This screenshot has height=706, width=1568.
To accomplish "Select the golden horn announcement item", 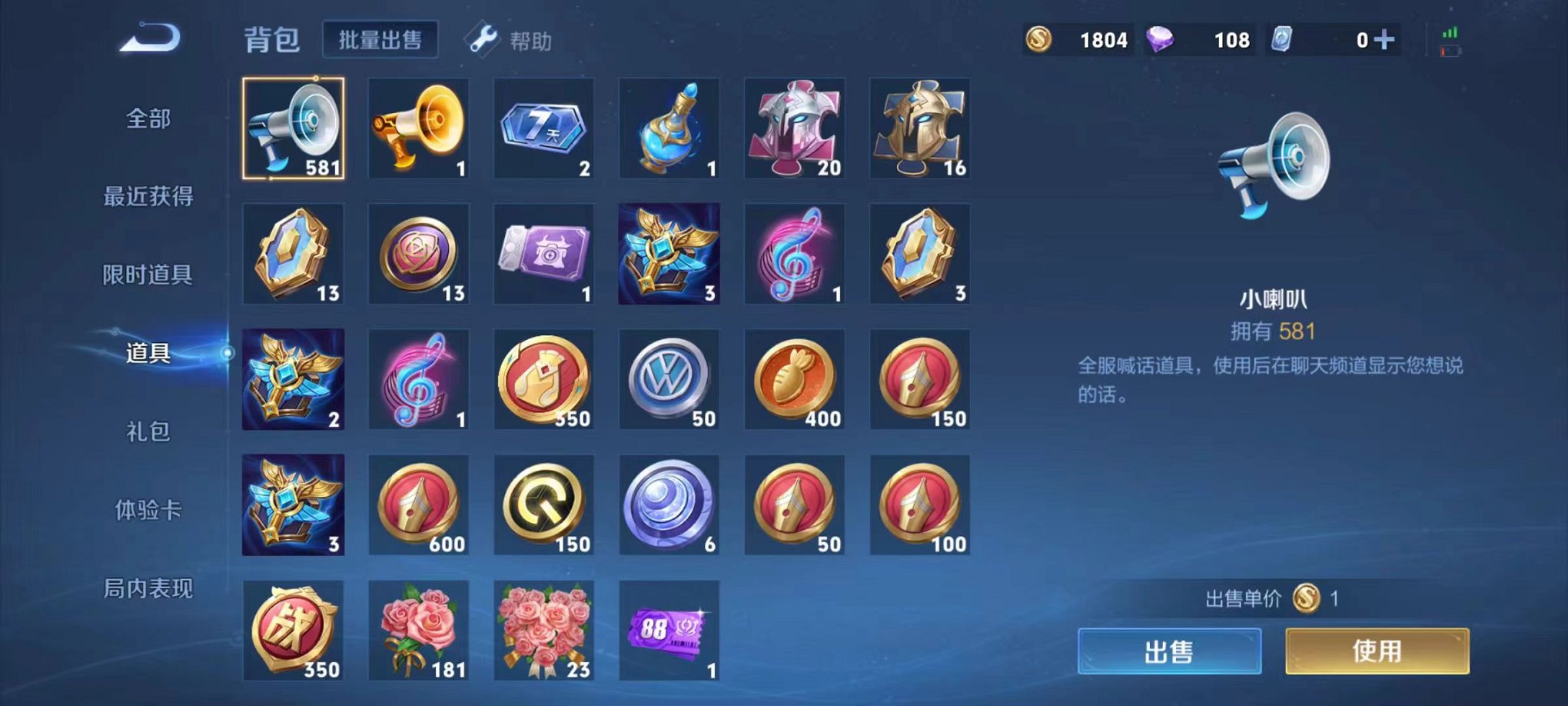I will (x=419, y=128).
